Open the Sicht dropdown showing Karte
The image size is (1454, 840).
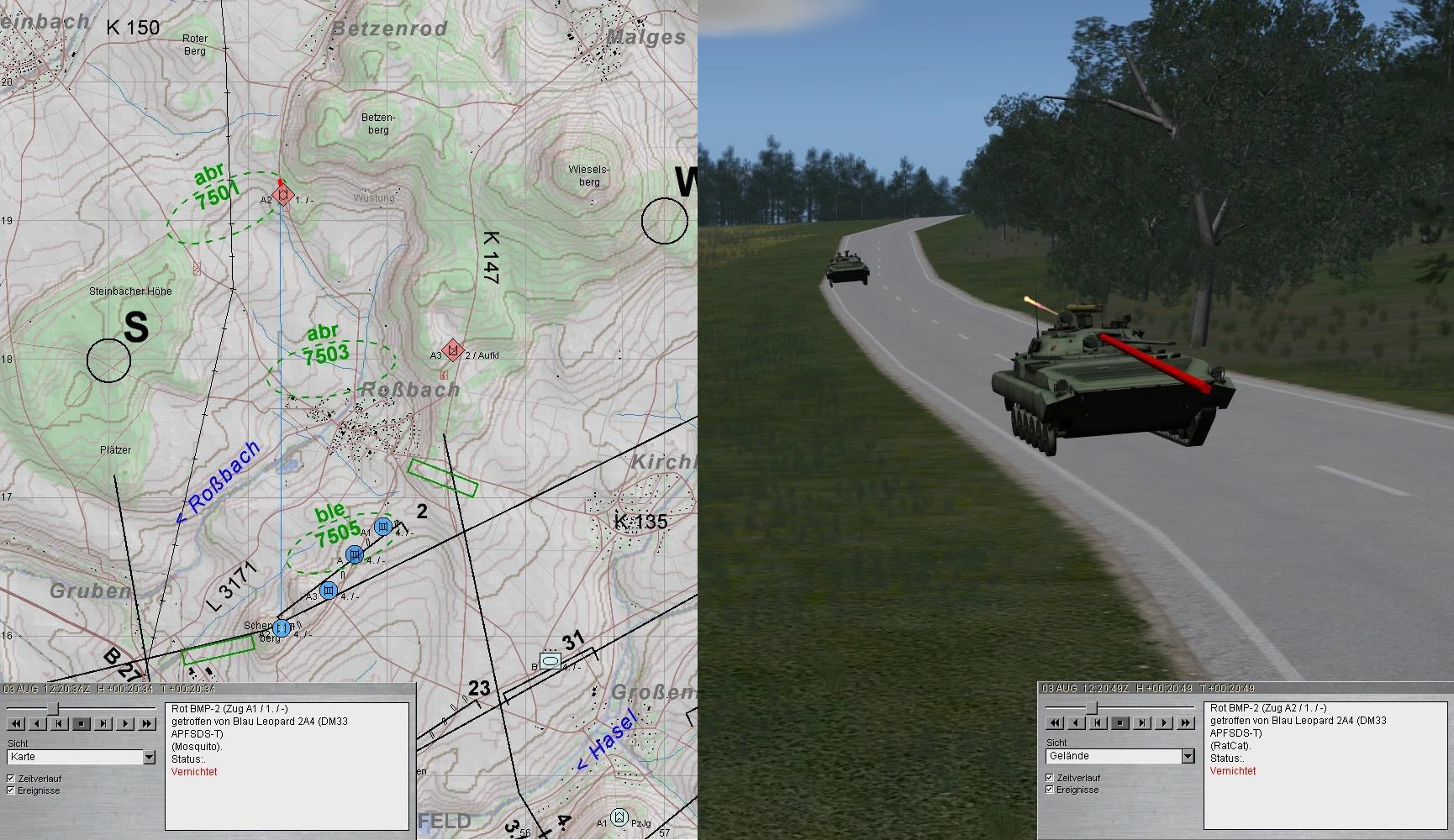149,758
